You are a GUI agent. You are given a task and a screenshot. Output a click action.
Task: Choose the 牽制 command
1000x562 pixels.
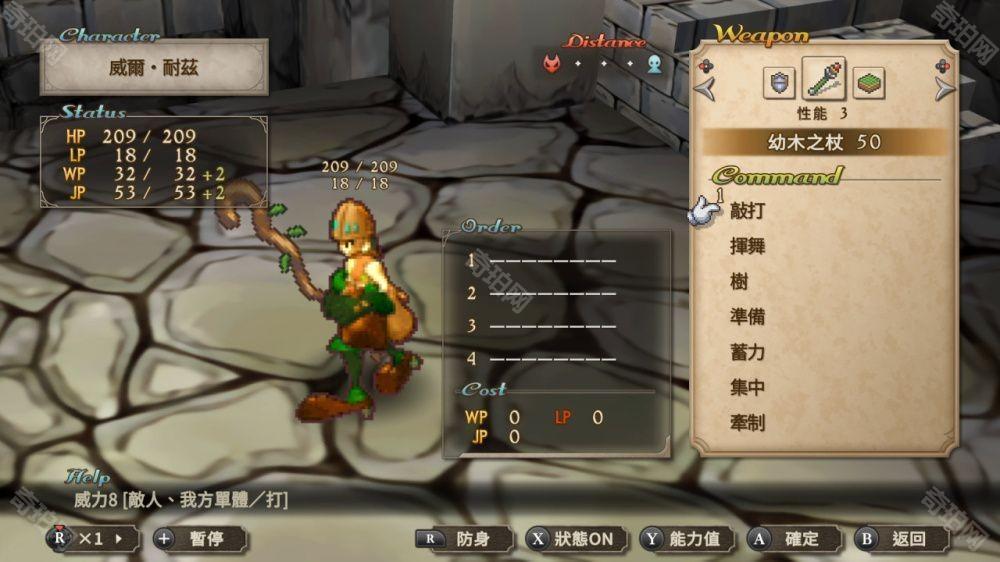tap(747, 422)
